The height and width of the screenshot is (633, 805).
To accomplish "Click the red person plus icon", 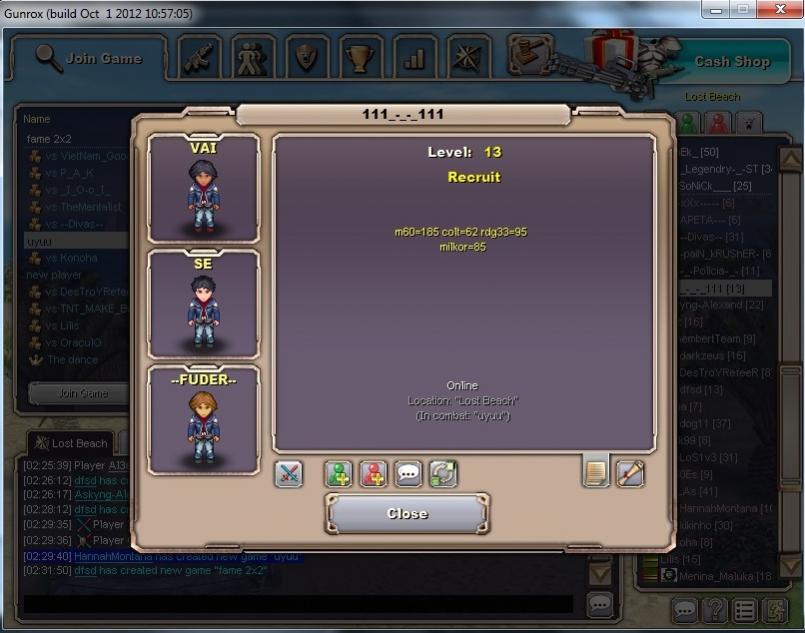I will tap(373, 474).
